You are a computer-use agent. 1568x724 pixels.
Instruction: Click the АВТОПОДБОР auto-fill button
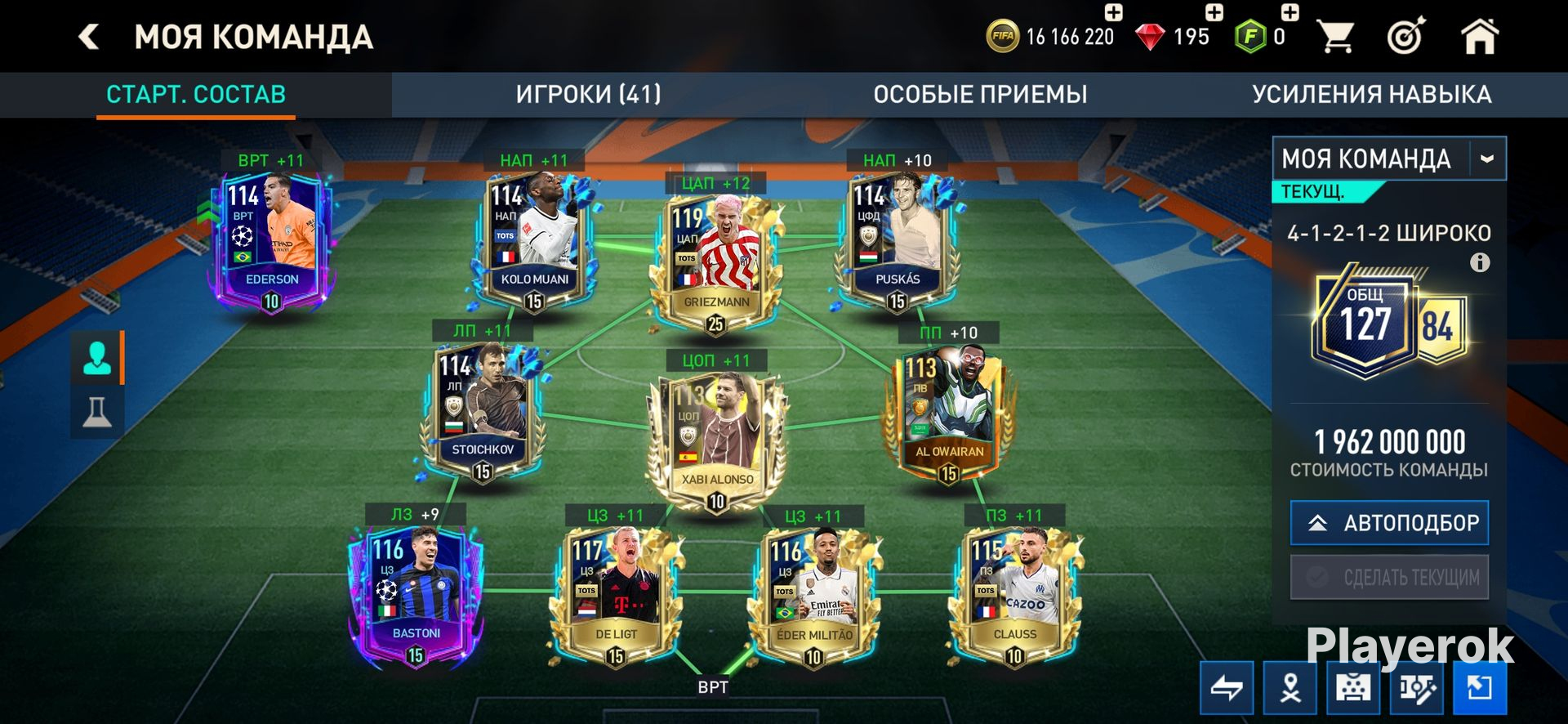1389,523
